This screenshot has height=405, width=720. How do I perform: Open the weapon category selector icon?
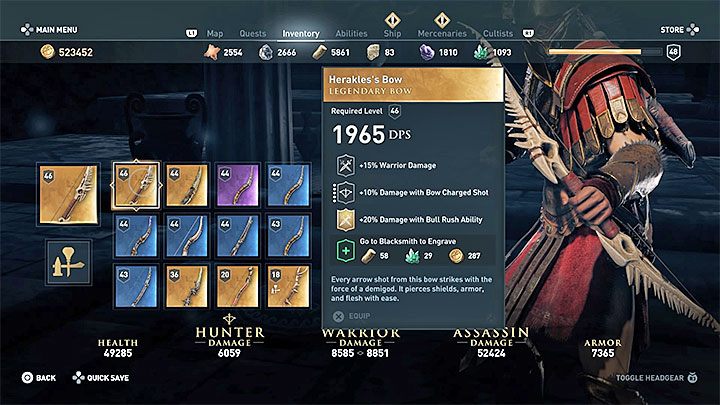68,263
